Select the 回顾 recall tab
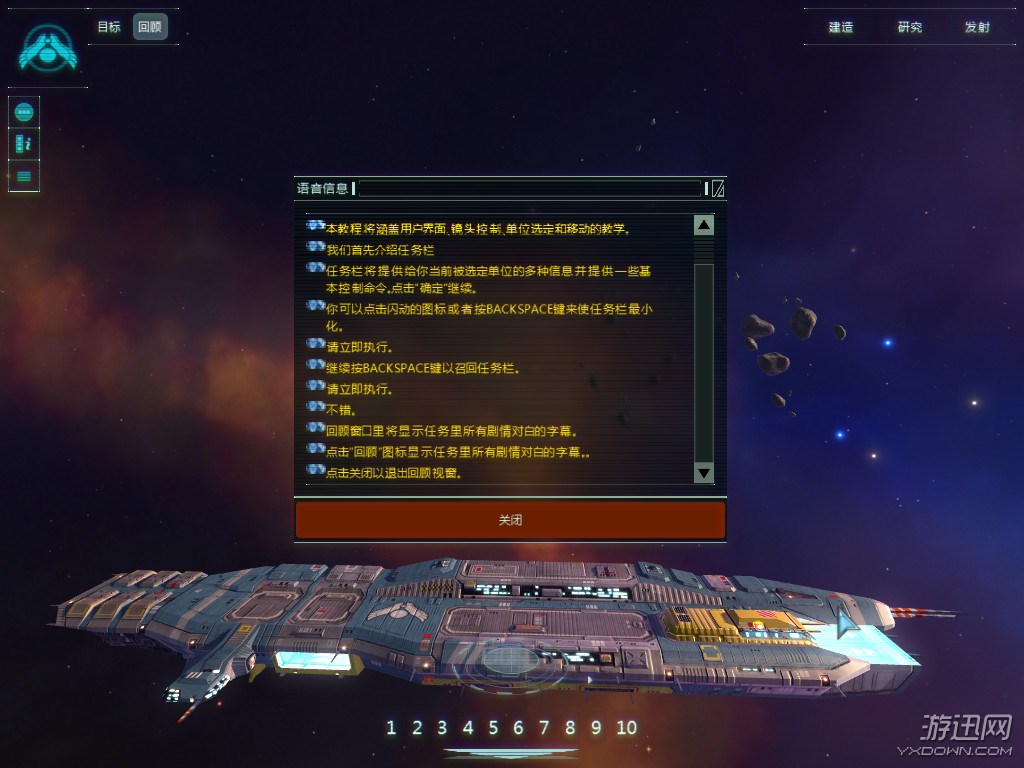 pyautogui.click(x=150, y=27)
